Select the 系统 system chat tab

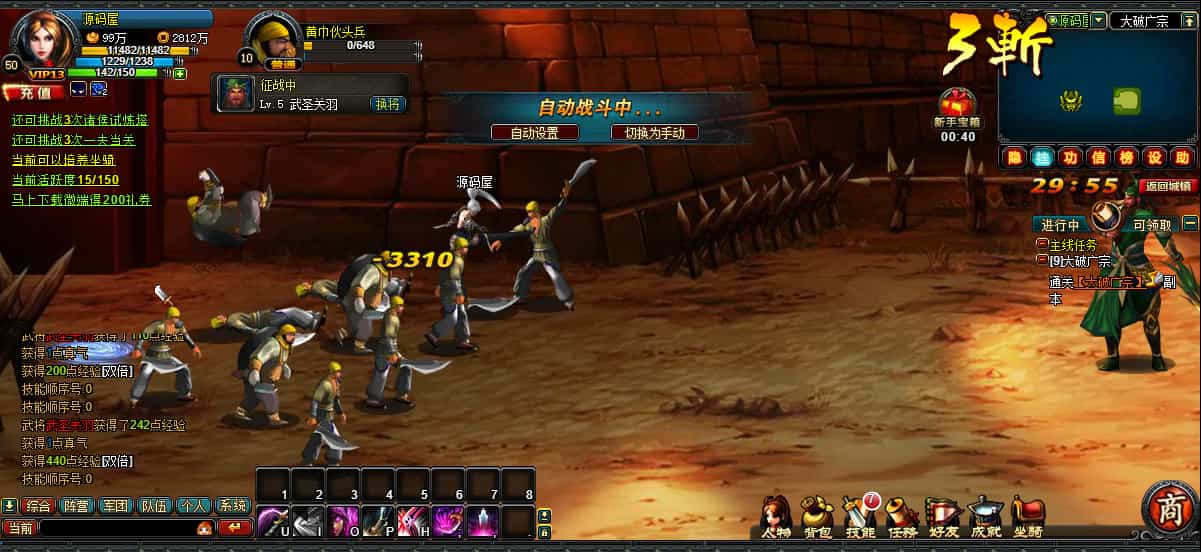[233, 506]
